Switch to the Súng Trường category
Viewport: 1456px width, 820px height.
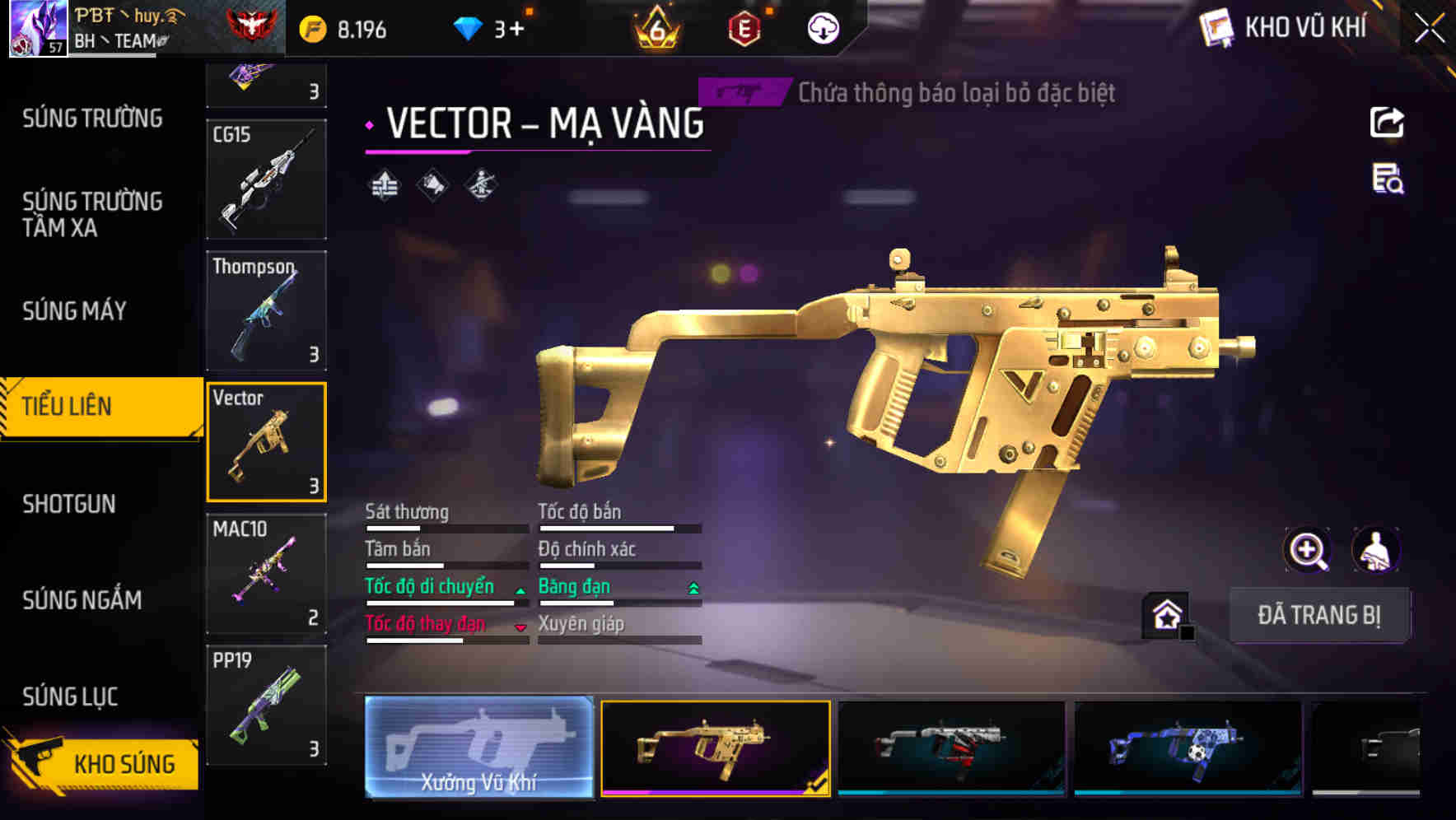coord(92,119)
